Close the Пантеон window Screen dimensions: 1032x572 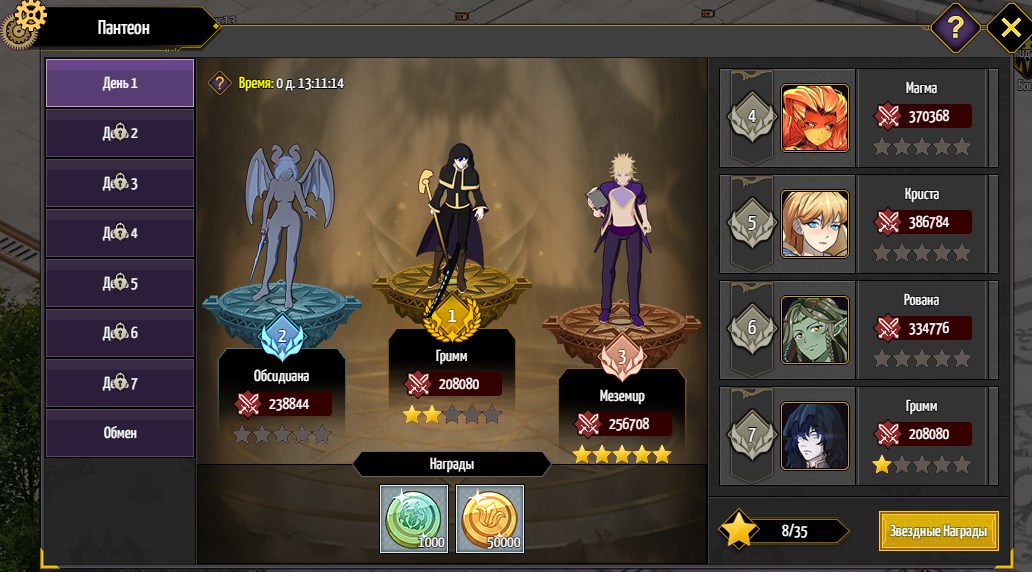coord(1009,27)
